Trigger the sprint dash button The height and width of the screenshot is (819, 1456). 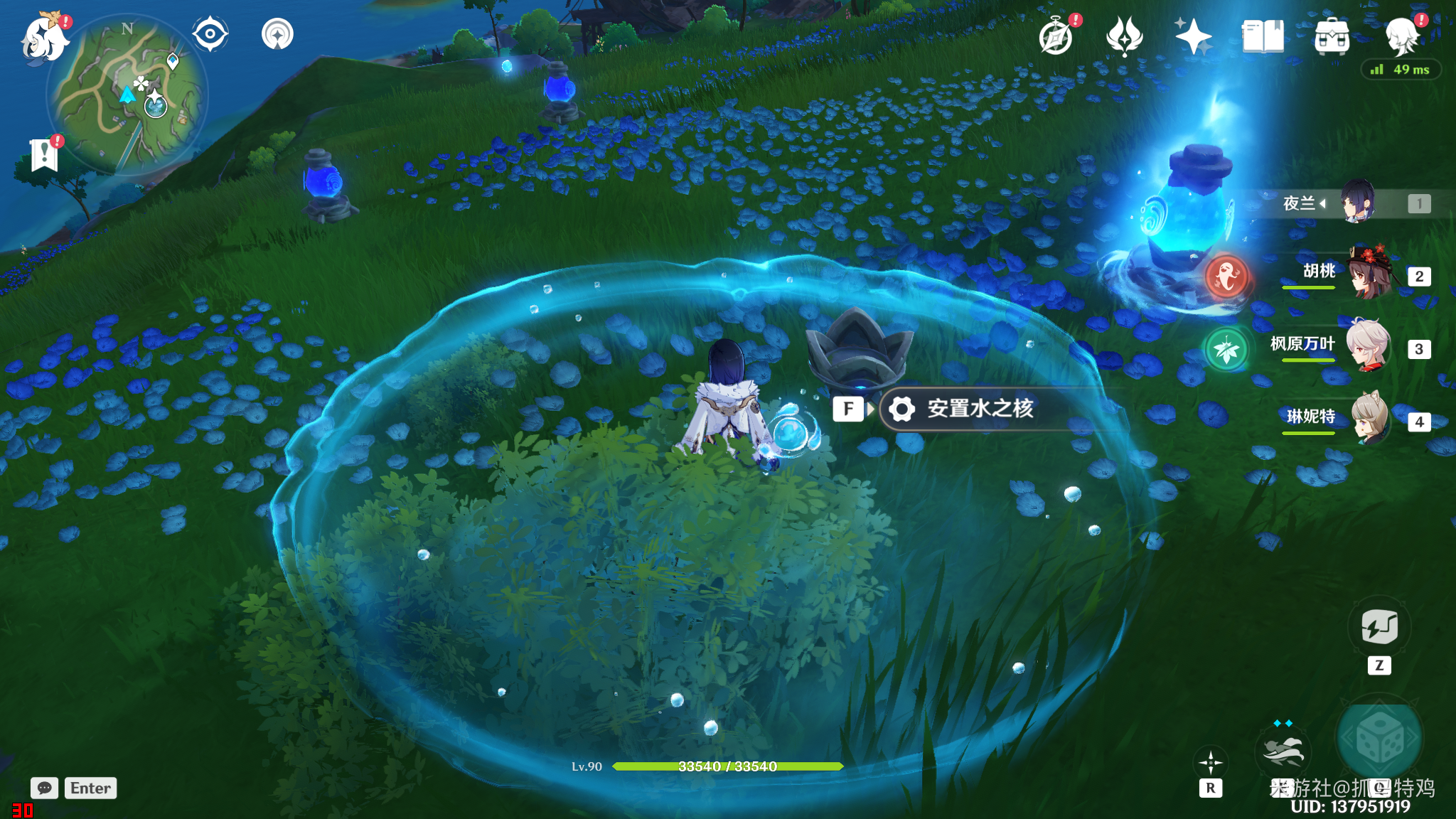[x=1283, y=752]
